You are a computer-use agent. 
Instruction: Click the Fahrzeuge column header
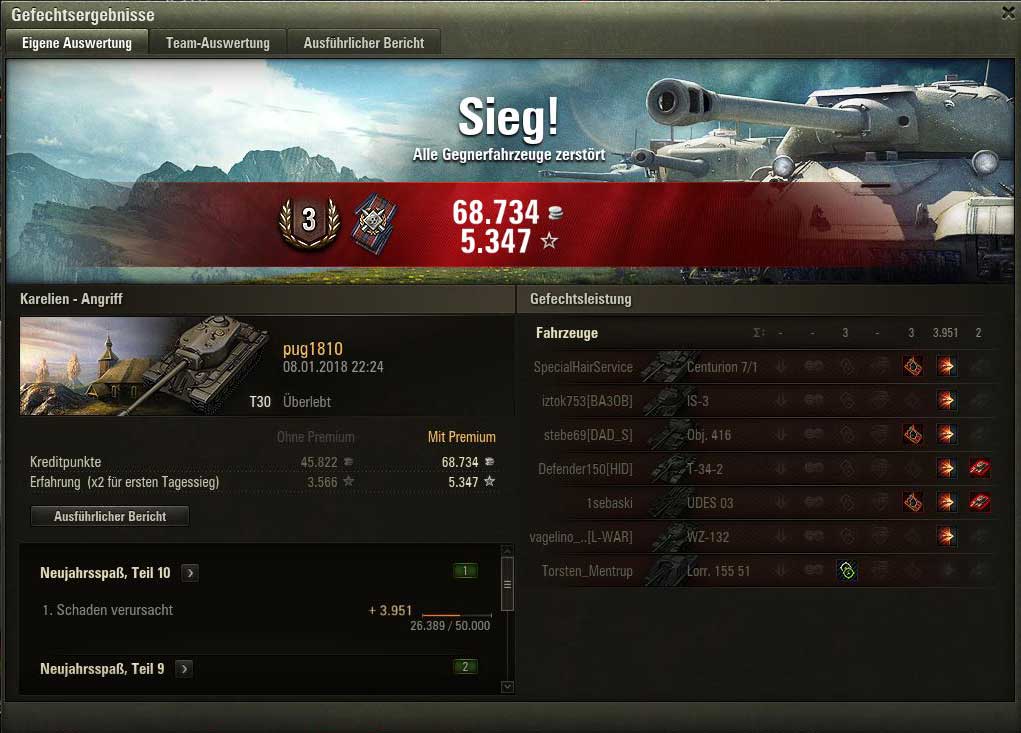[566, 333]
